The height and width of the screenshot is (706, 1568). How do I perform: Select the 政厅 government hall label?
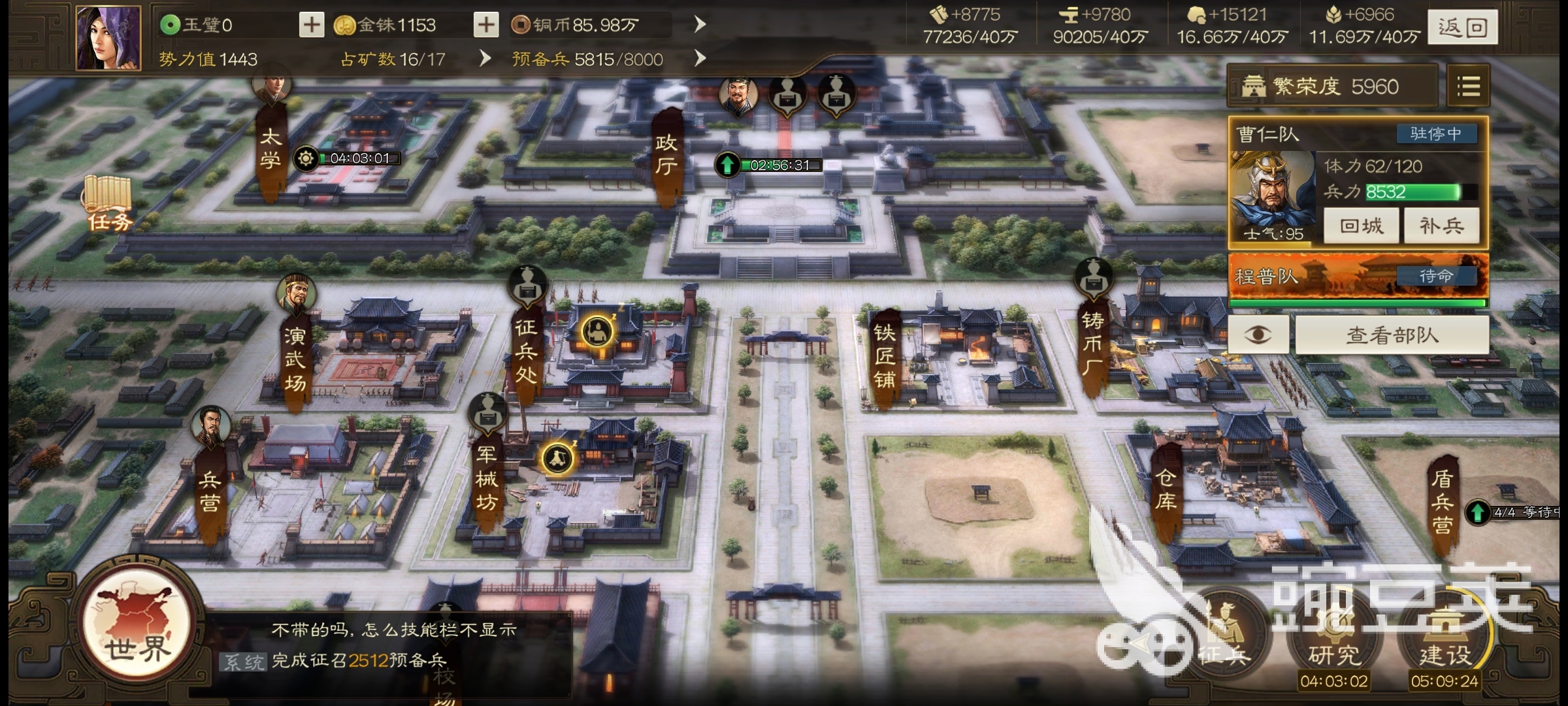[666, 156]
